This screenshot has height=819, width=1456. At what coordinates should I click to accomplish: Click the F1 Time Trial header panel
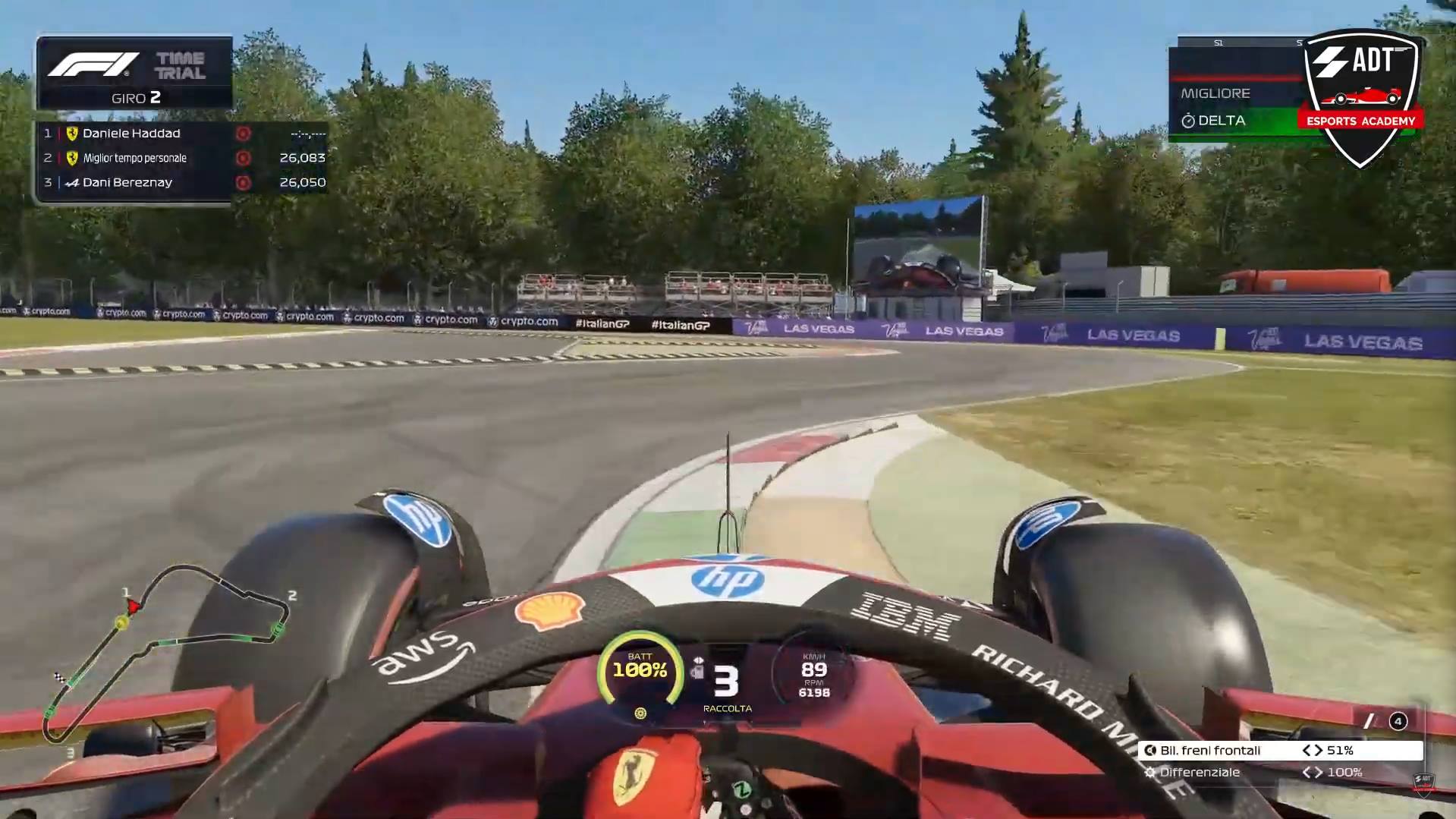[x=134, y=73]
